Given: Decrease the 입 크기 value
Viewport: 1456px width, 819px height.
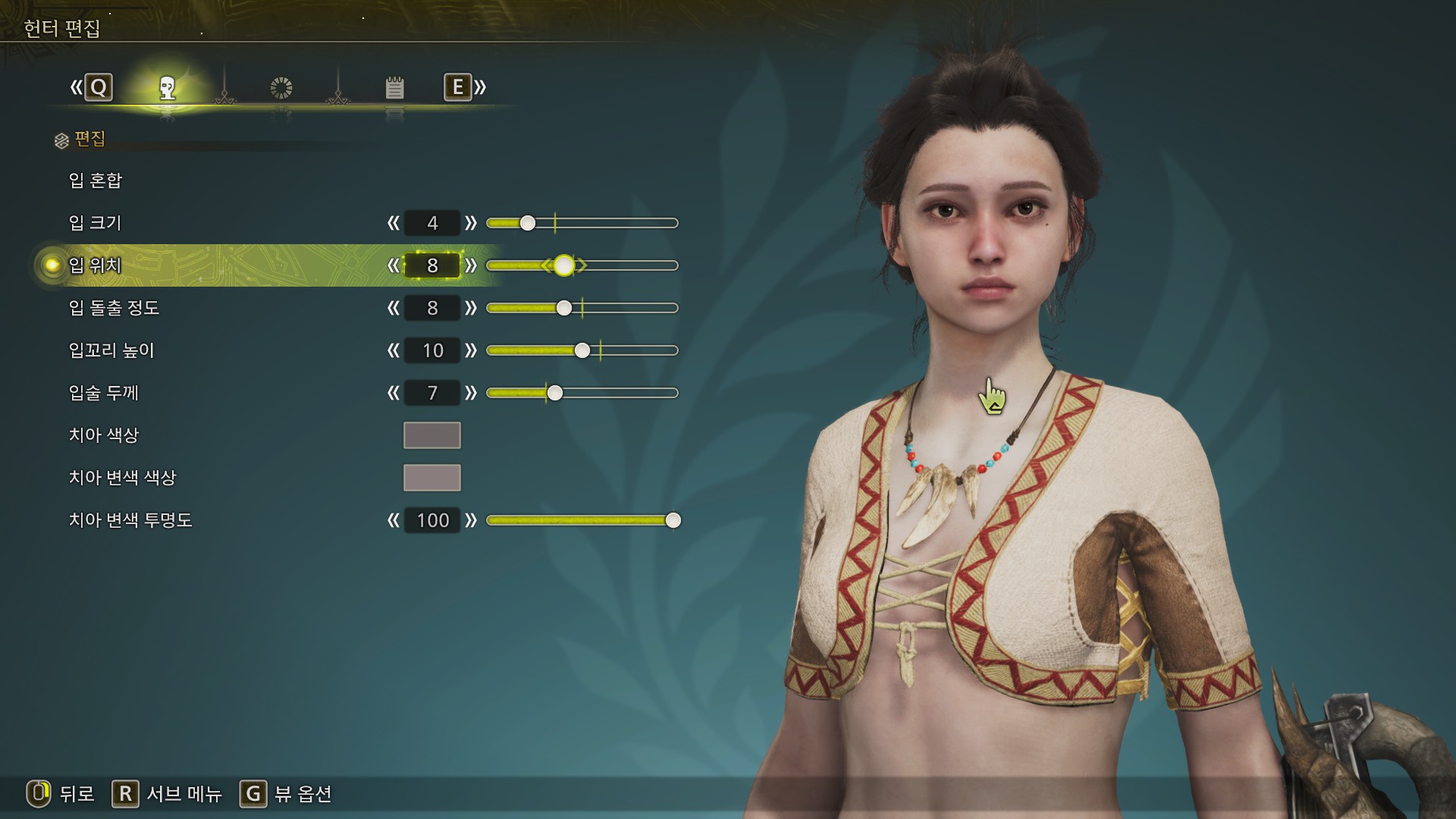Looking at the screenshot, I should click(393, 223).
